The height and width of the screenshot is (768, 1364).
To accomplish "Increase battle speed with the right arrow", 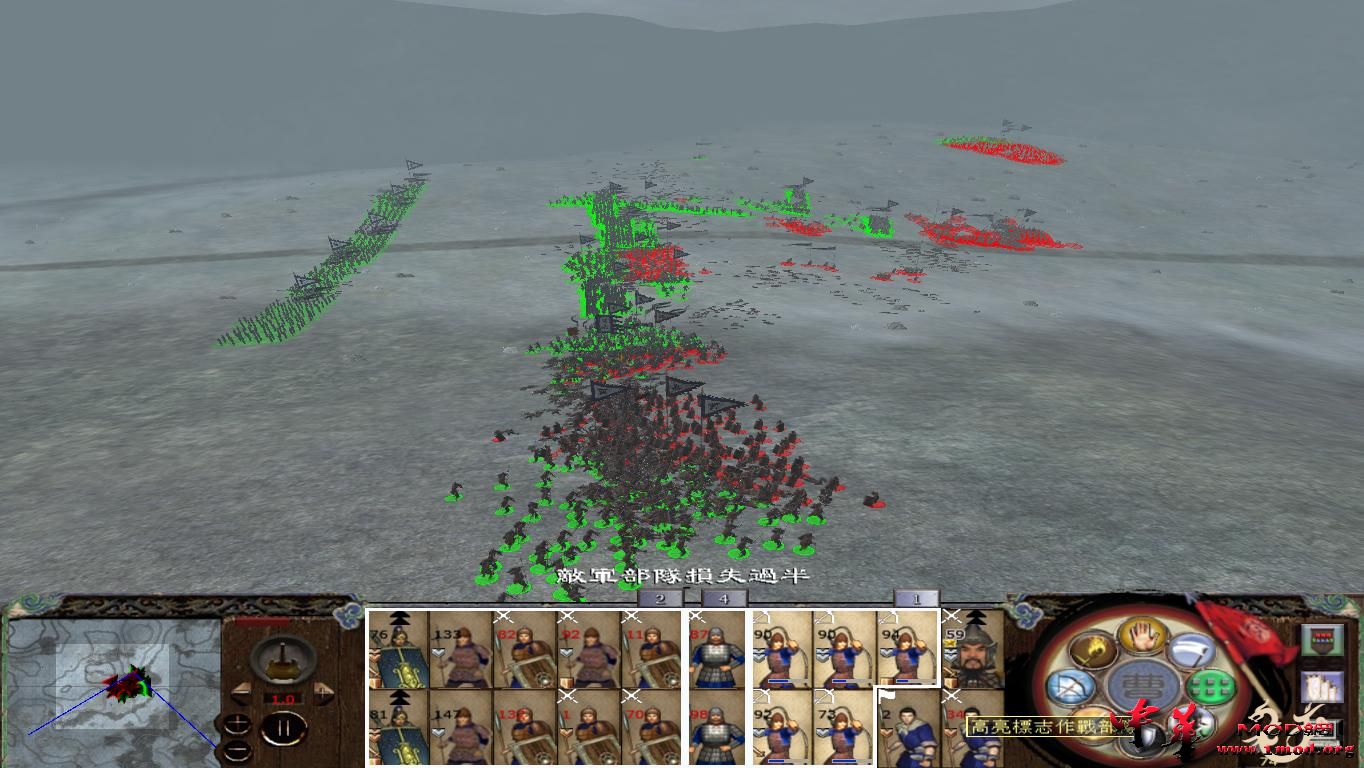I will [x=325, y=695].
